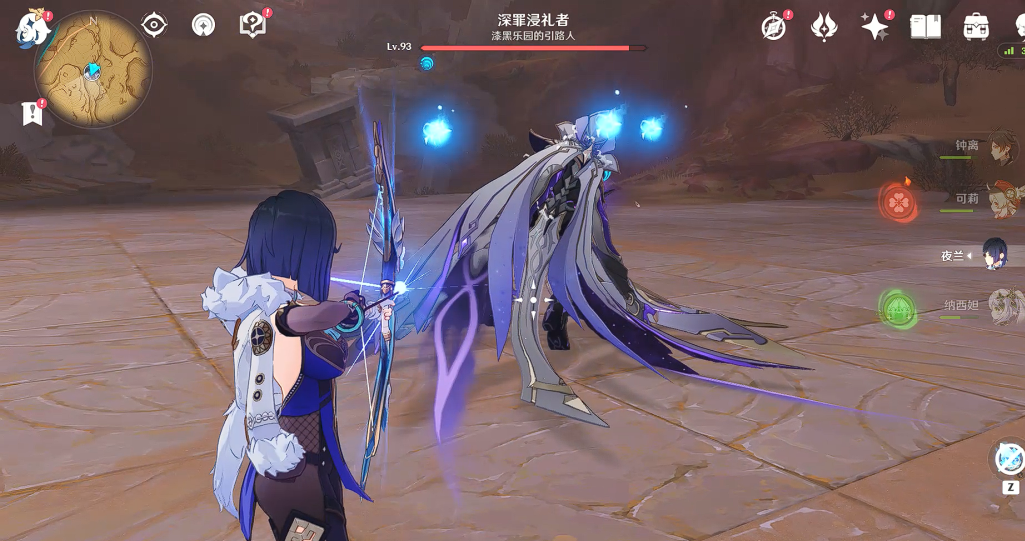Open the tutorial book with question mark
The width and height of the screenshot is (1025, 541).
(253, 25)
